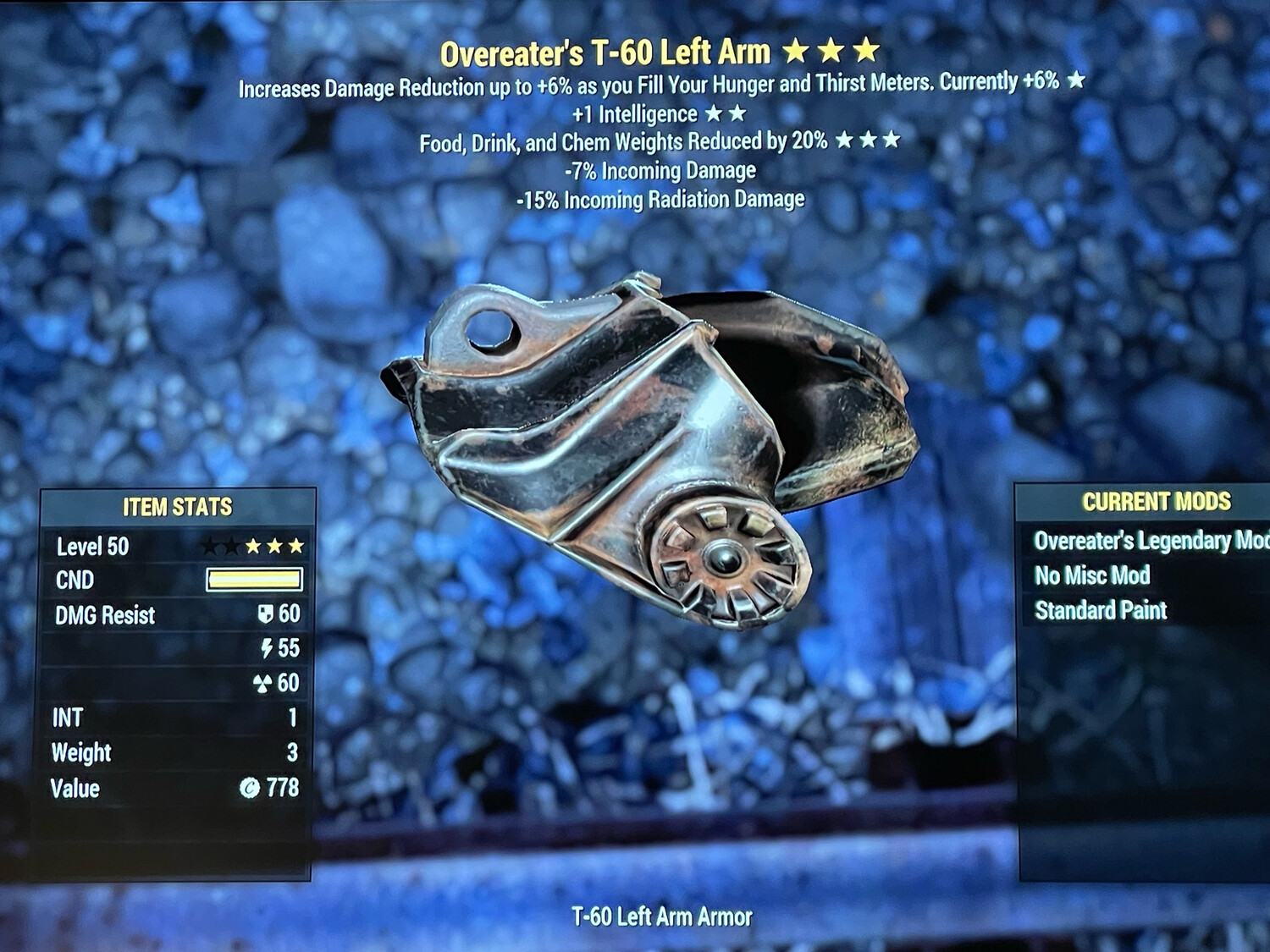This screenshot has width=1270, height=952.
Task: Select the Standard Paint mod entry
Action: [x=1101, y=610]
